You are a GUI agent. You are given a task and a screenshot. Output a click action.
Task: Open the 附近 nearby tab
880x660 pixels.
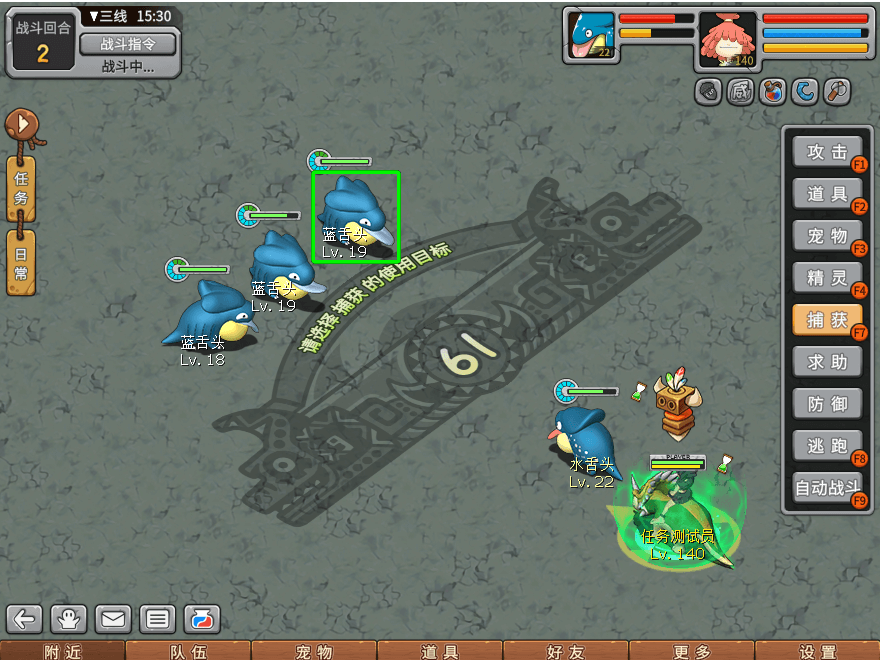pyautogui.click(x=62, y=651)
